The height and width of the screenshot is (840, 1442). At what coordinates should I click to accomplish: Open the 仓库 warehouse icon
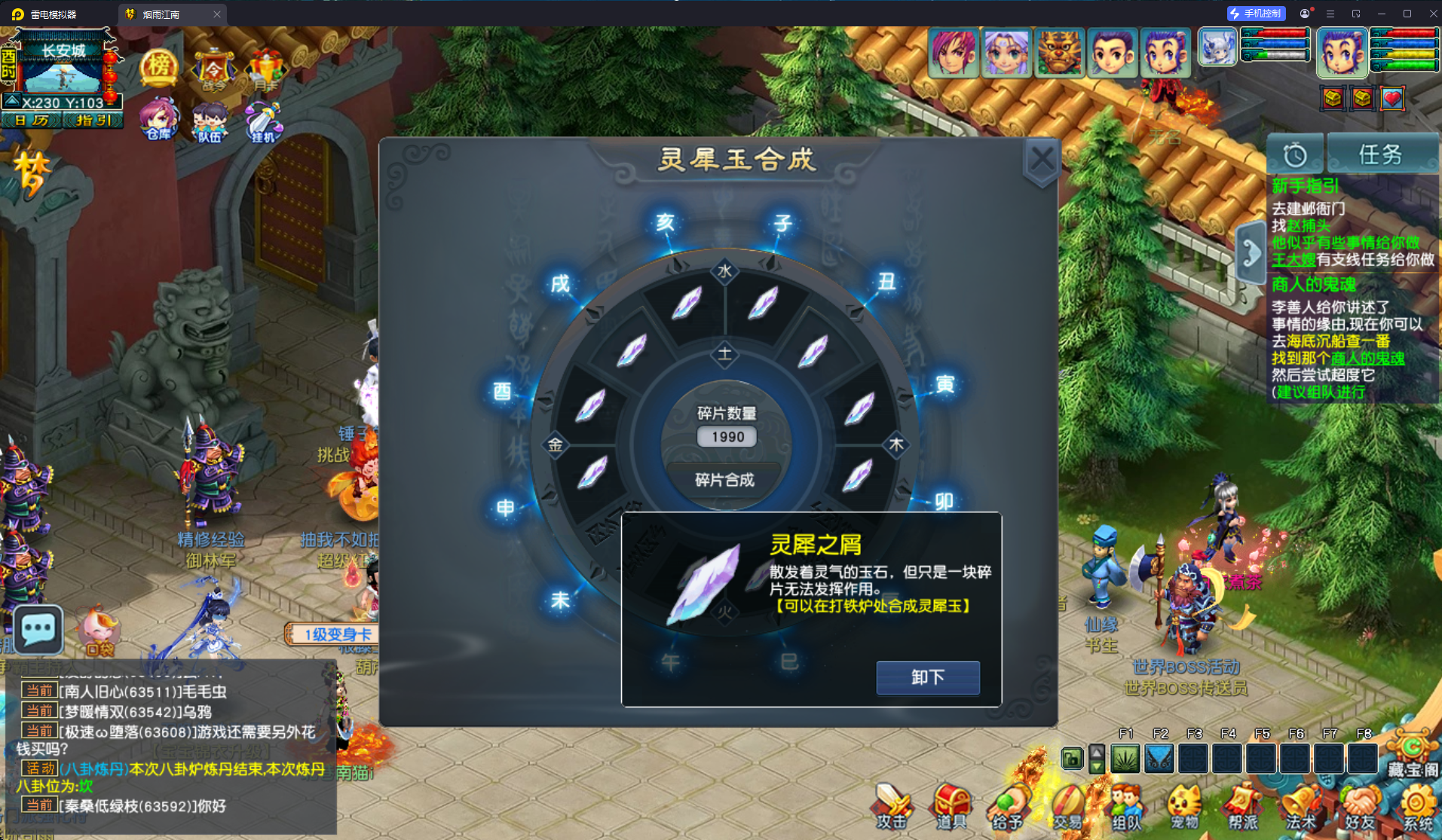pos(157,119)
